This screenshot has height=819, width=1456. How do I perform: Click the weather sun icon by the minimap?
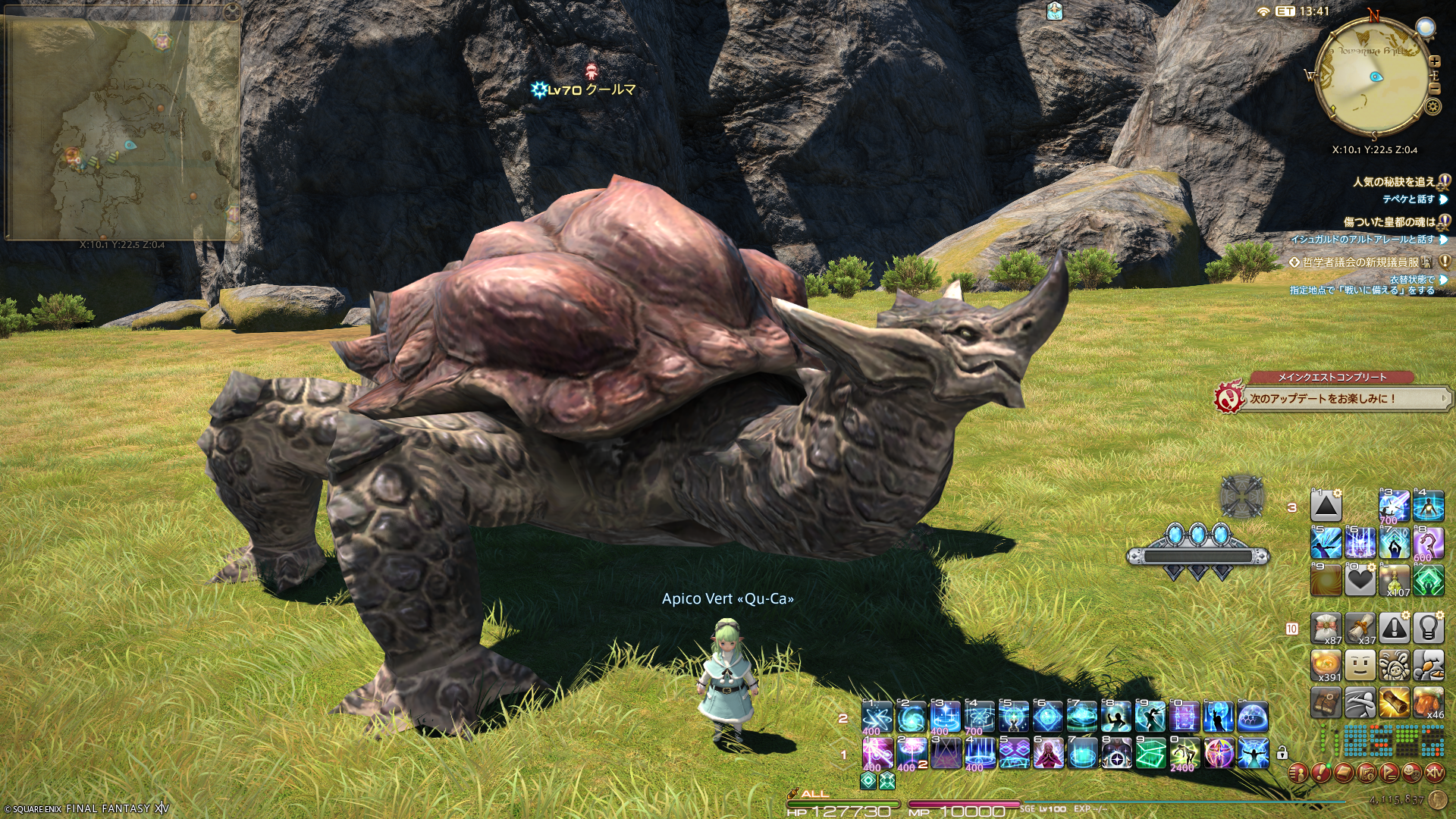click(1426, 29)
